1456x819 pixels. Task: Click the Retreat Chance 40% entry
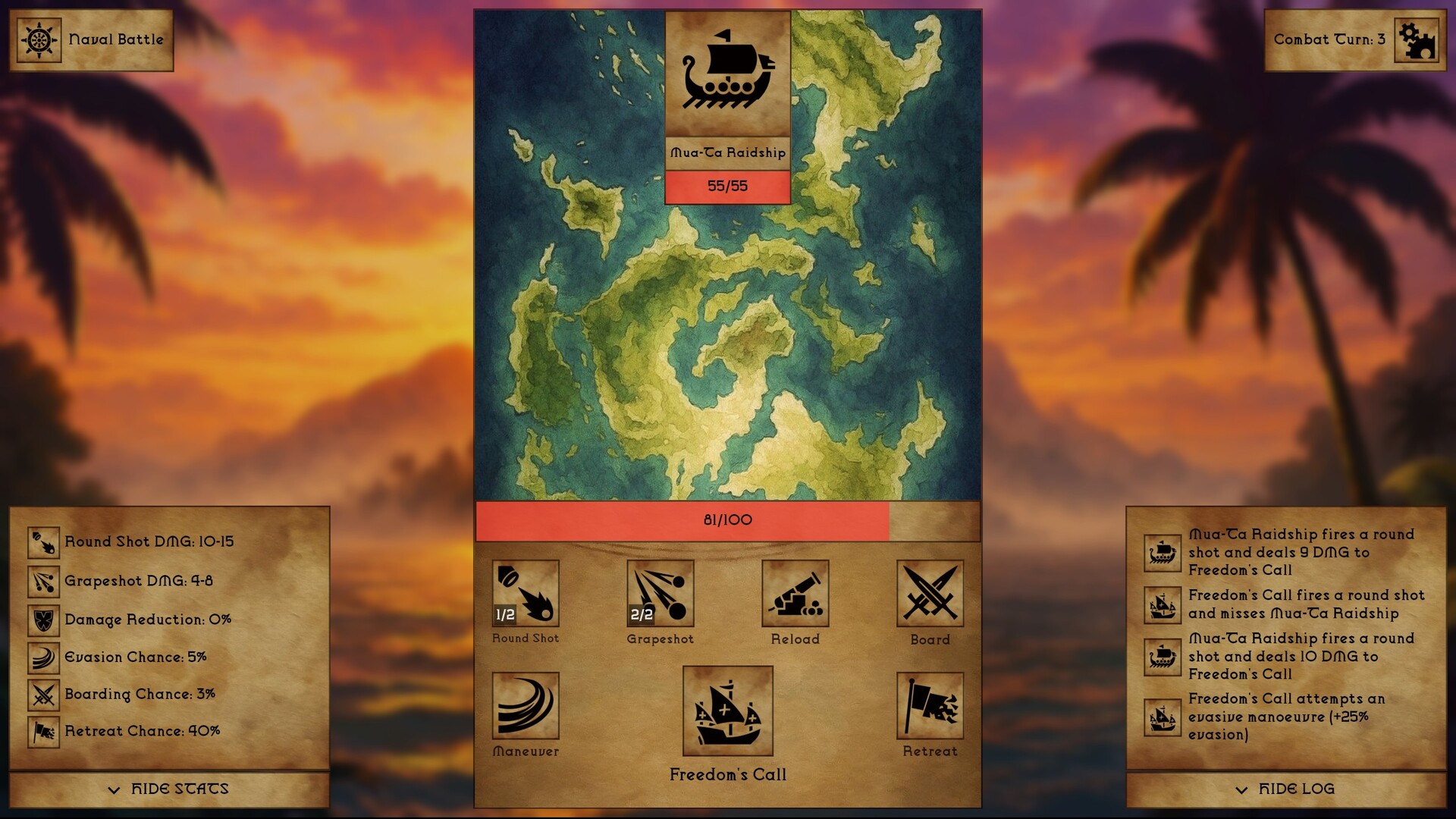(x=143, y=731)
